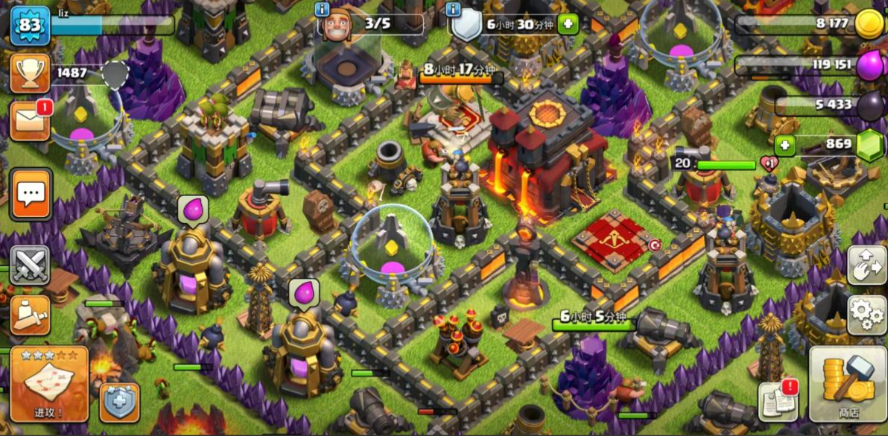Screen dimensions: 888x436
Task: Open the village layout editor hand icon
Action: pos(866,265)
